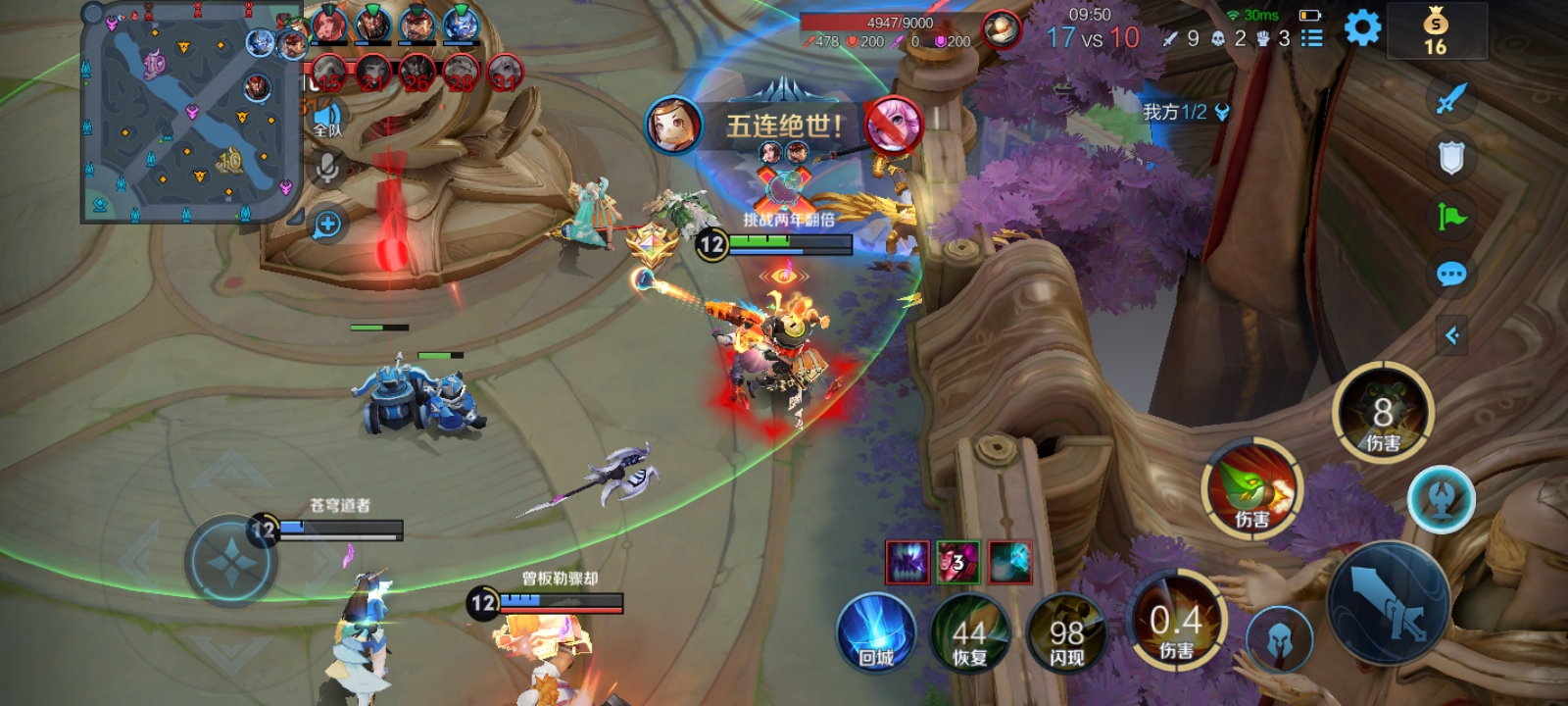Tap the blue plus button below microphone

click(327, 225)
